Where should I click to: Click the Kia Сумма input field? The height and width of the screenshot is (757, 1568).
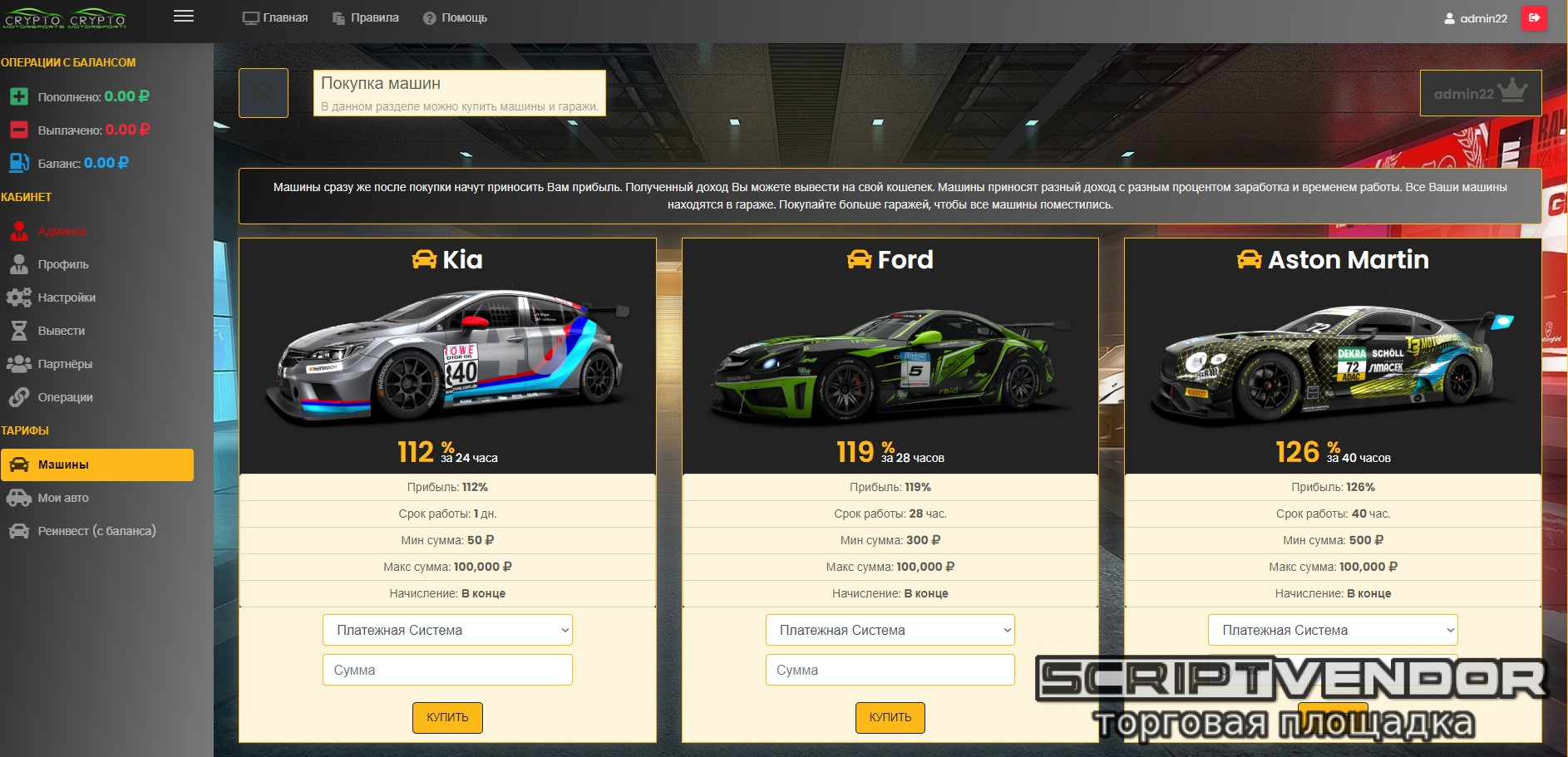pyautogui.click(x=447, y=670)
